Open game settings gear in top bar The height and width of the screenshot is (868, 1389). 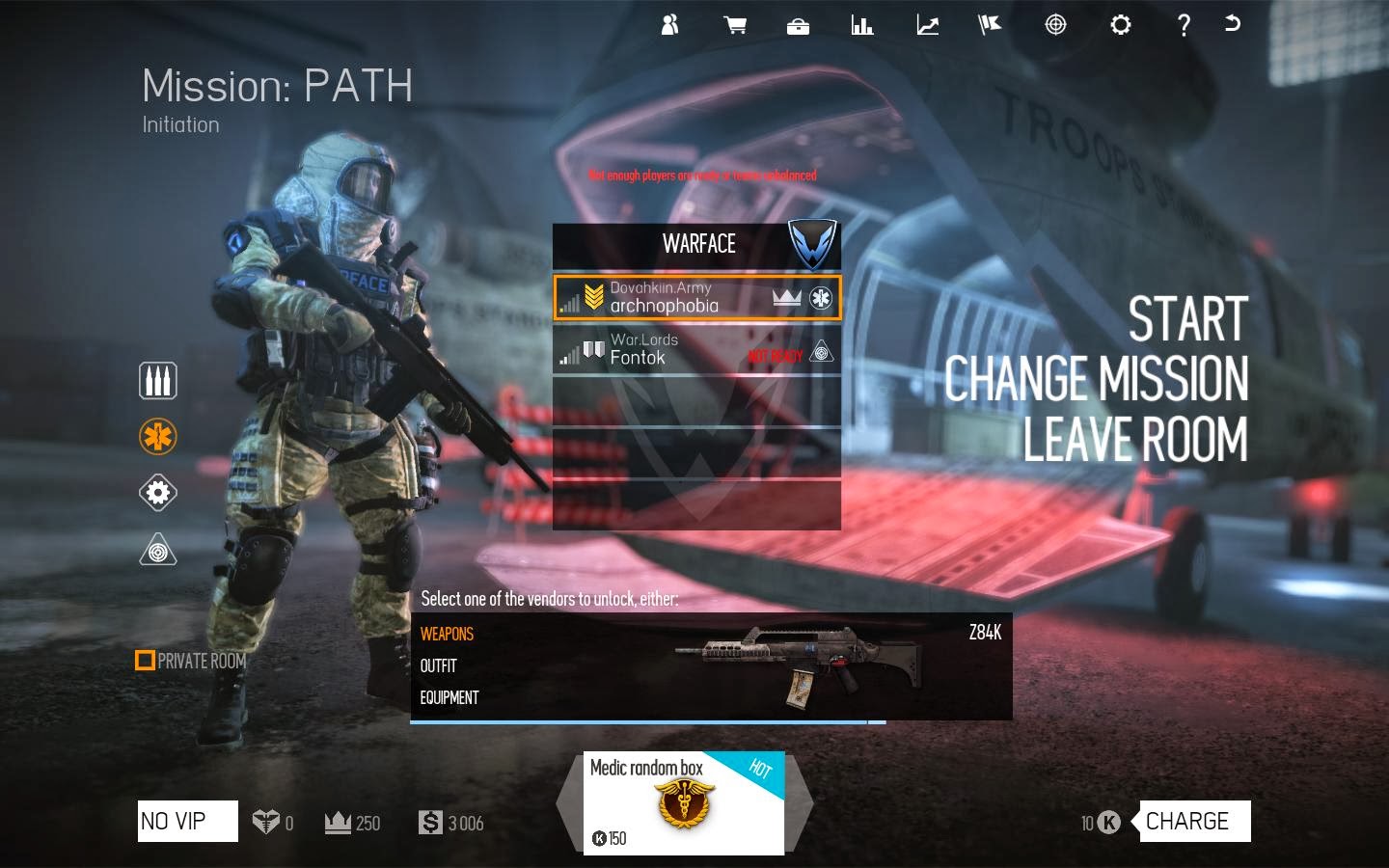(x=1120, y=24)
